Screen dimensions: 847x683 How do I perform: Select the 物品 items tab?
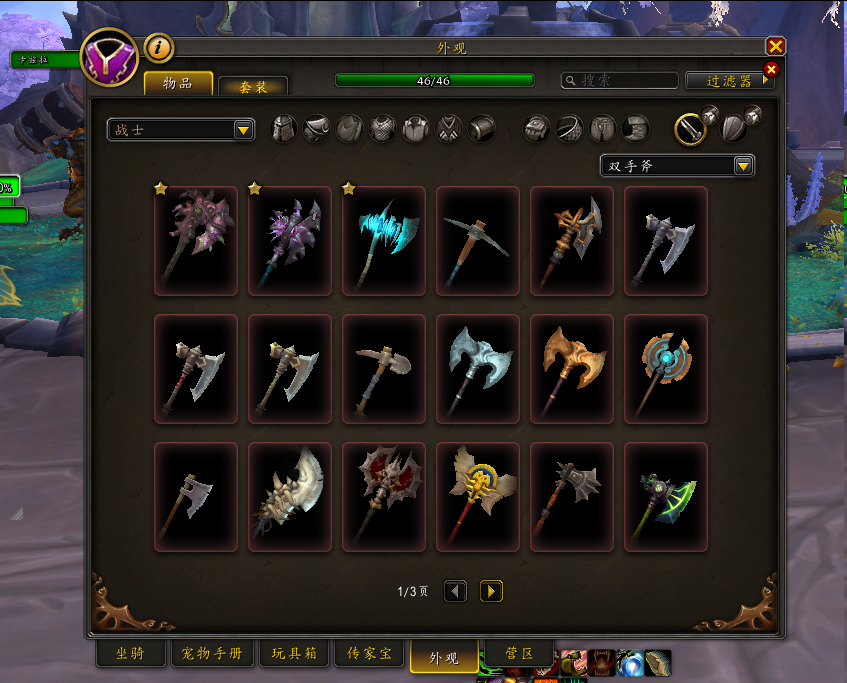(x=178, y=83)
